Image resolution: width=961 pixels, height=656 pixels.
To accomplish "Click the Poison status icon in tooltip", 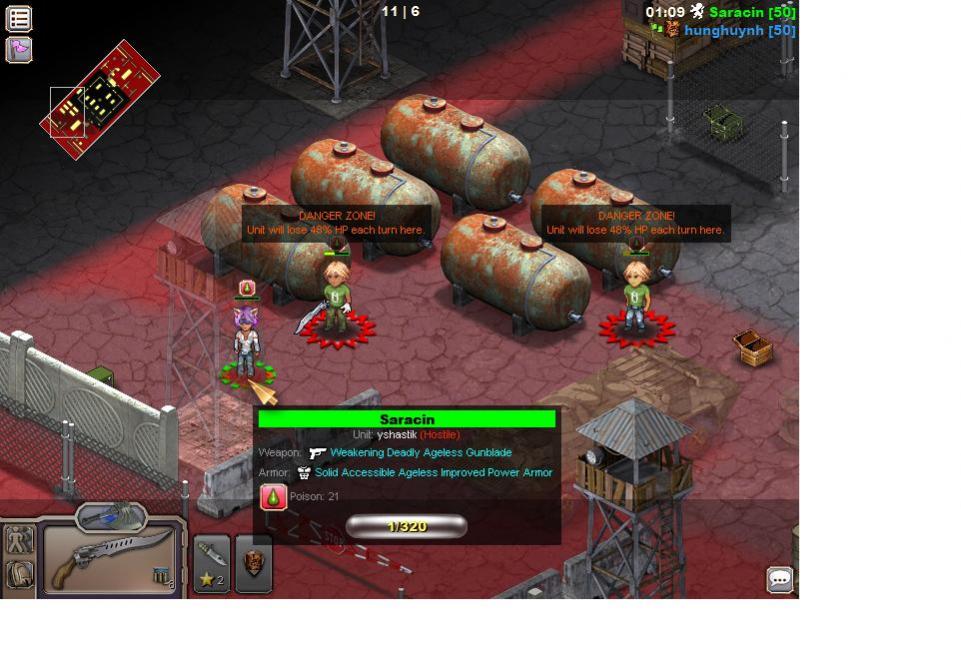I will [273, 497].
